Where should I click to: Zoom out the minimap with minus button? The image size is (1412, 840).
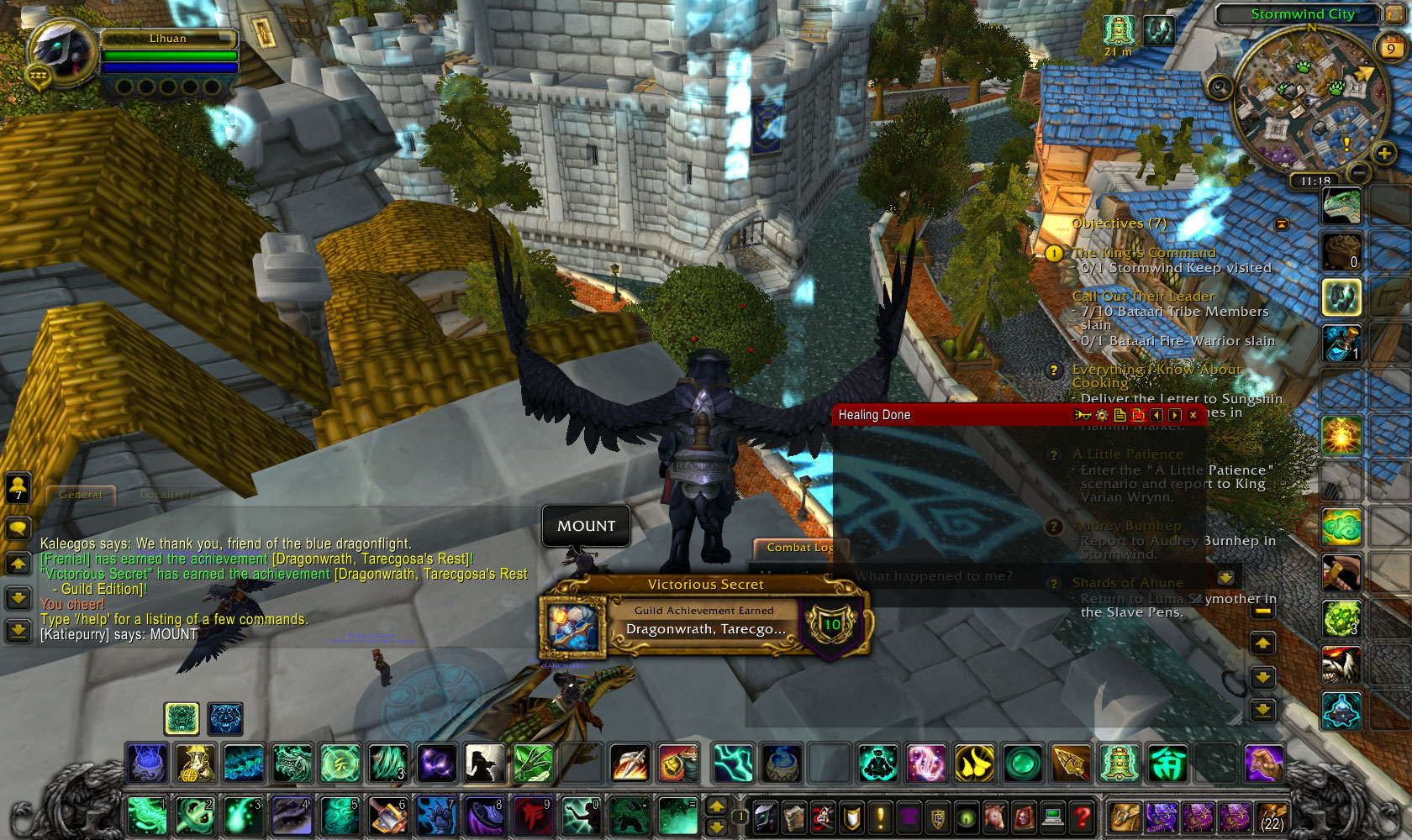(1360, 172)
